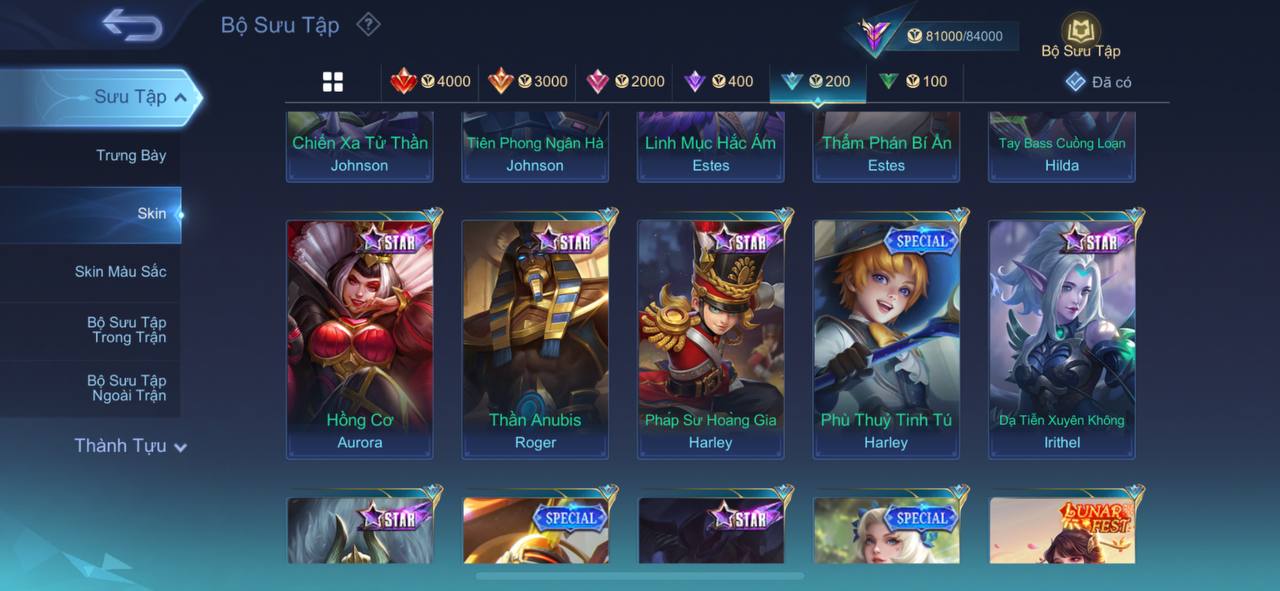This screenshot has width=1280, height=591.
Task: Open Bộ Sưu Tập Ngoài Trận
Action: (x=126, y=388)
